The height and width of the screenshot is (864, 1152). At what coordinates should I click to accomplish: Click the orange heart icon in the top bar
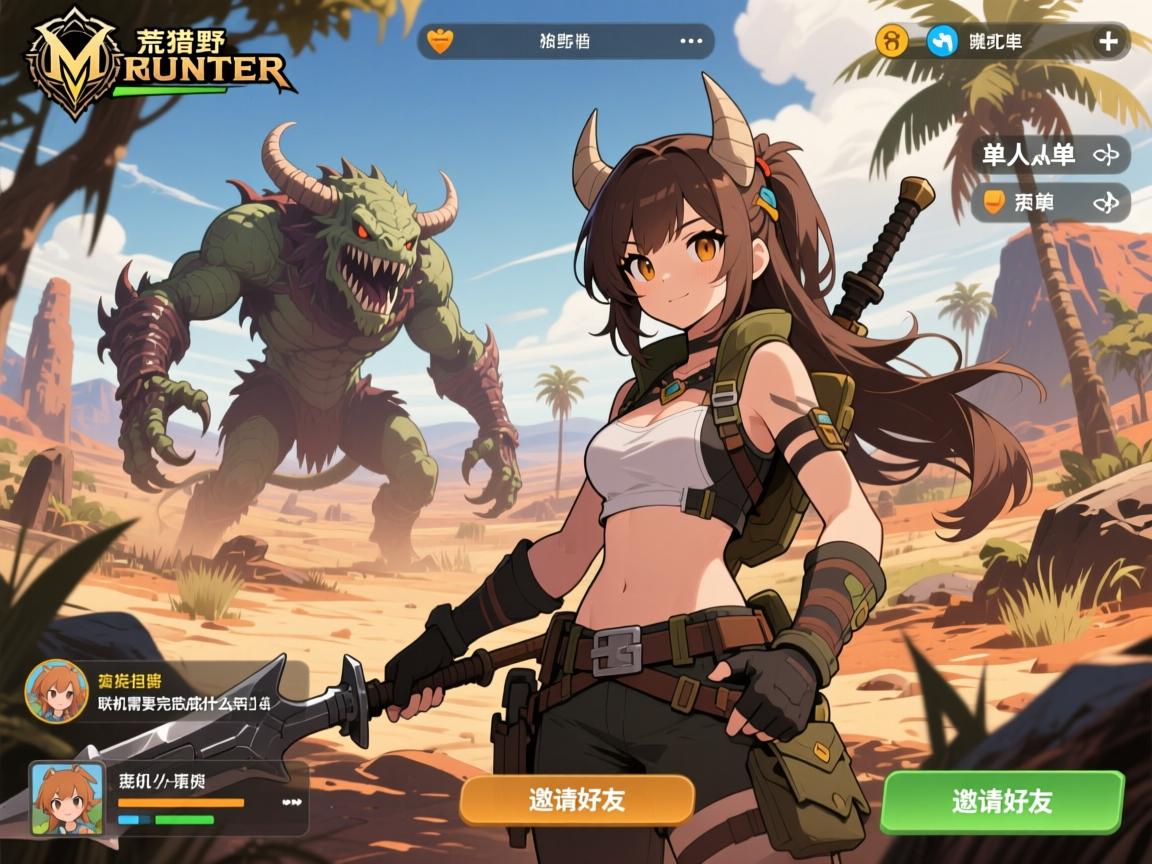[440, 42]
